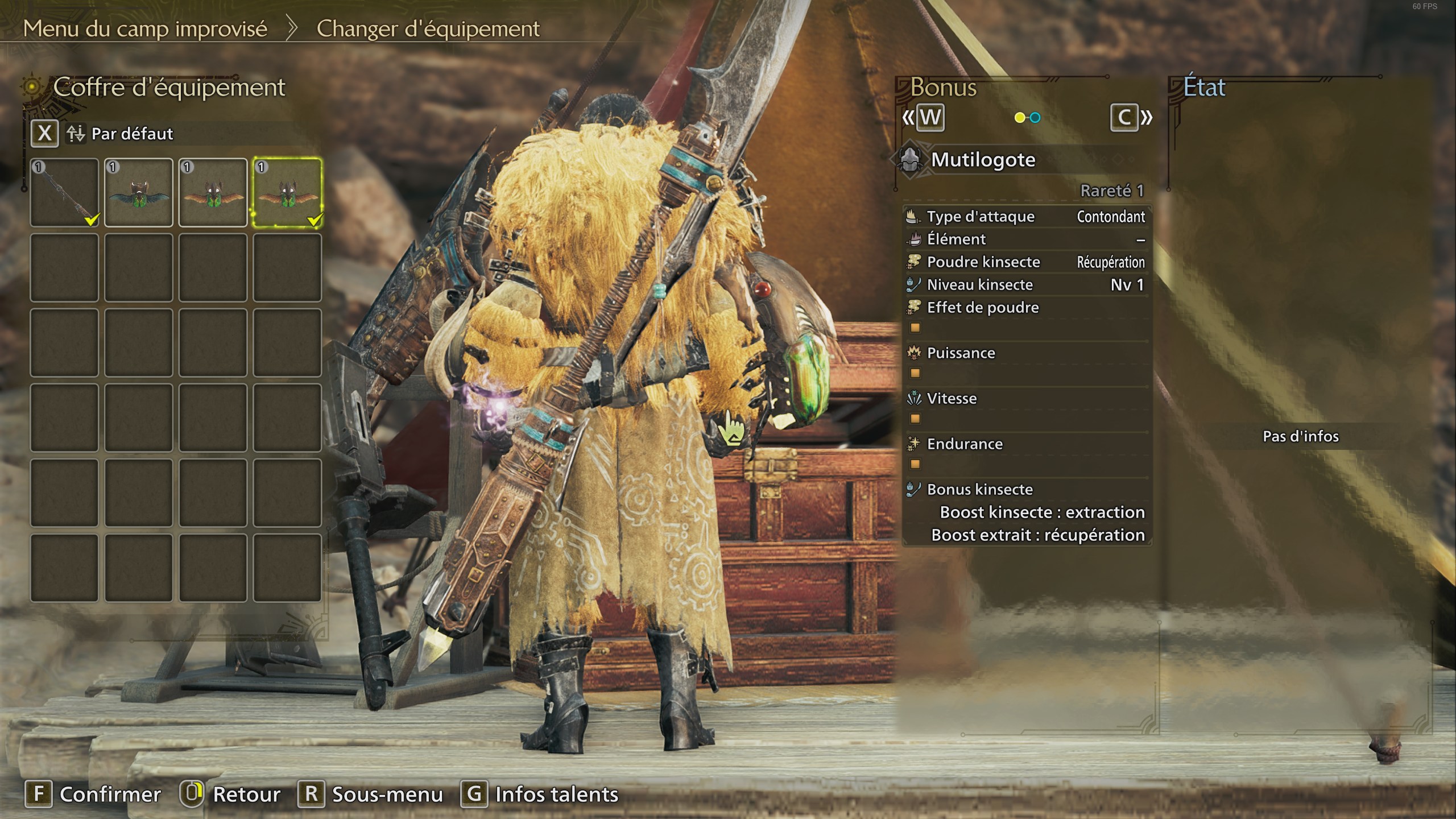The height and width of the screenshot is (819, 1456).
Task: Click the Niveau kinsecte icon
Action: (x=915, y=284)
